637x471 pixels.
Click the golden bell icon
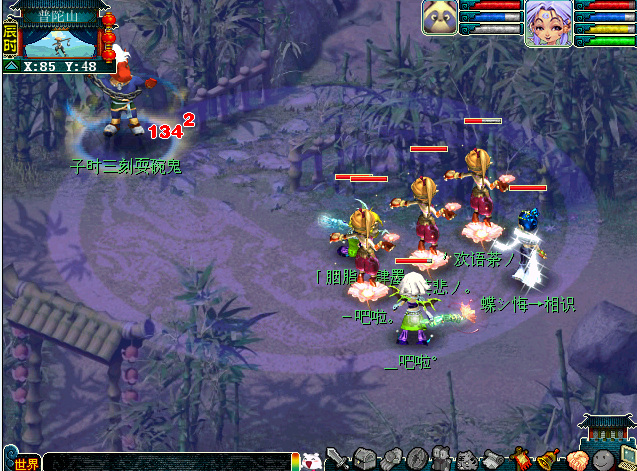(x=546, y=460)
